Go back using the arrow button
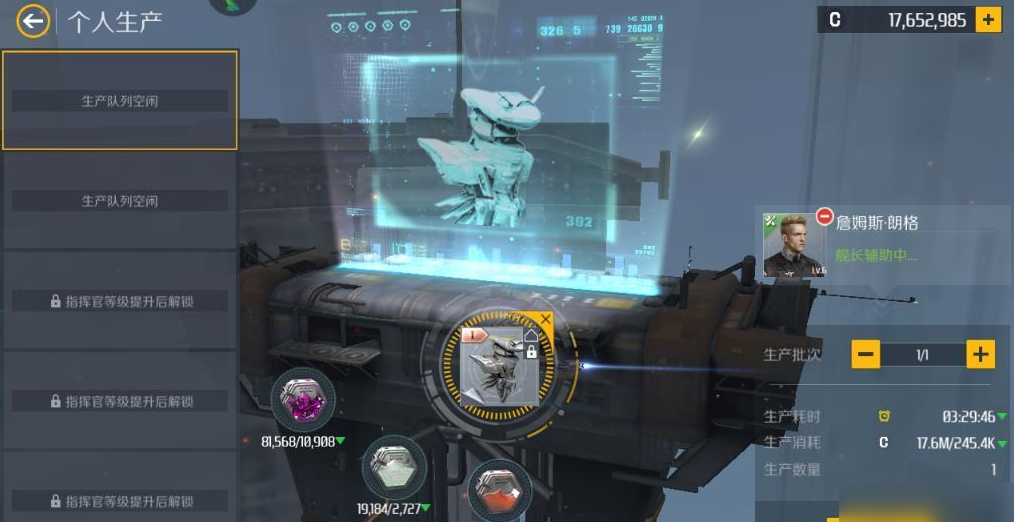The image size is (1014, 522). [33, 21]
